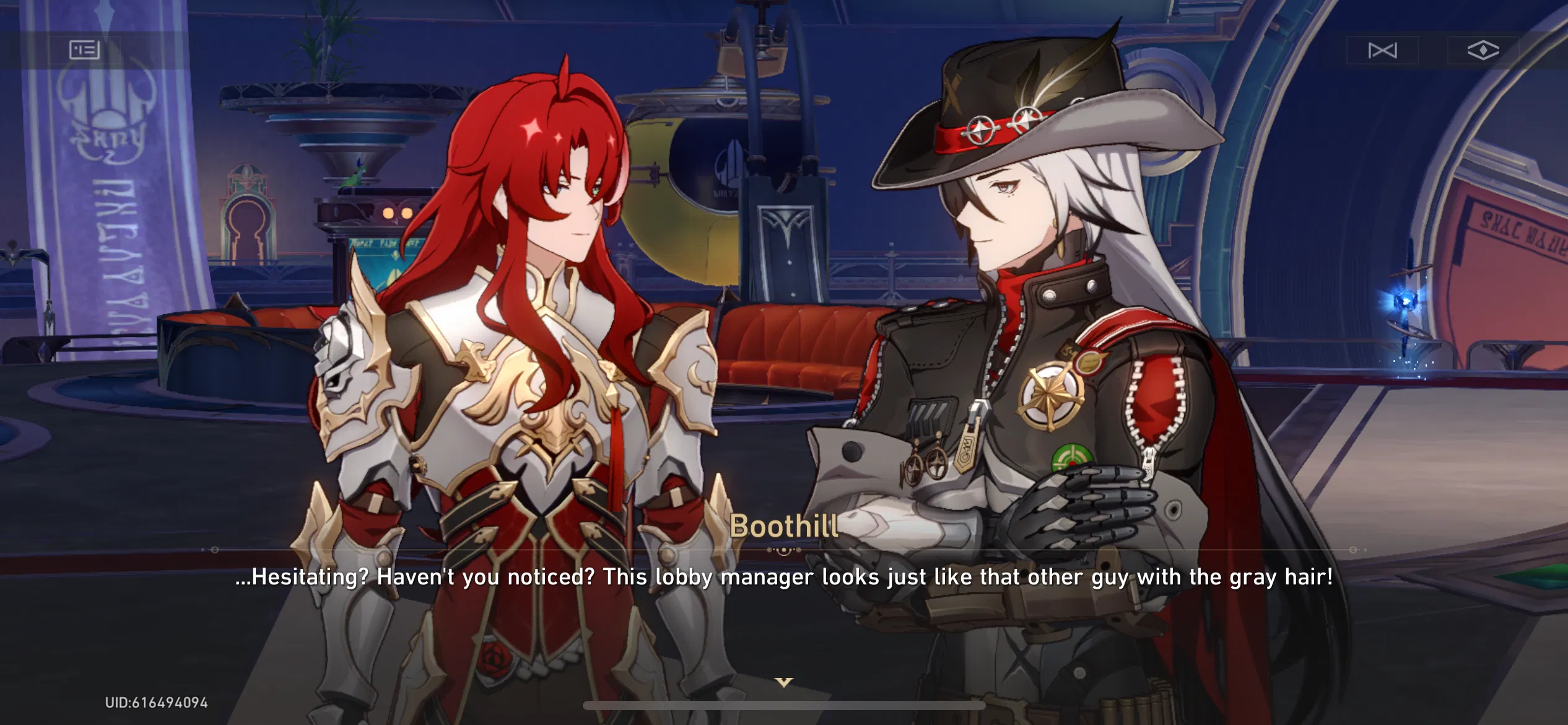
Task: Tap the progress bar at the bottom
Action: pos(784,704)
